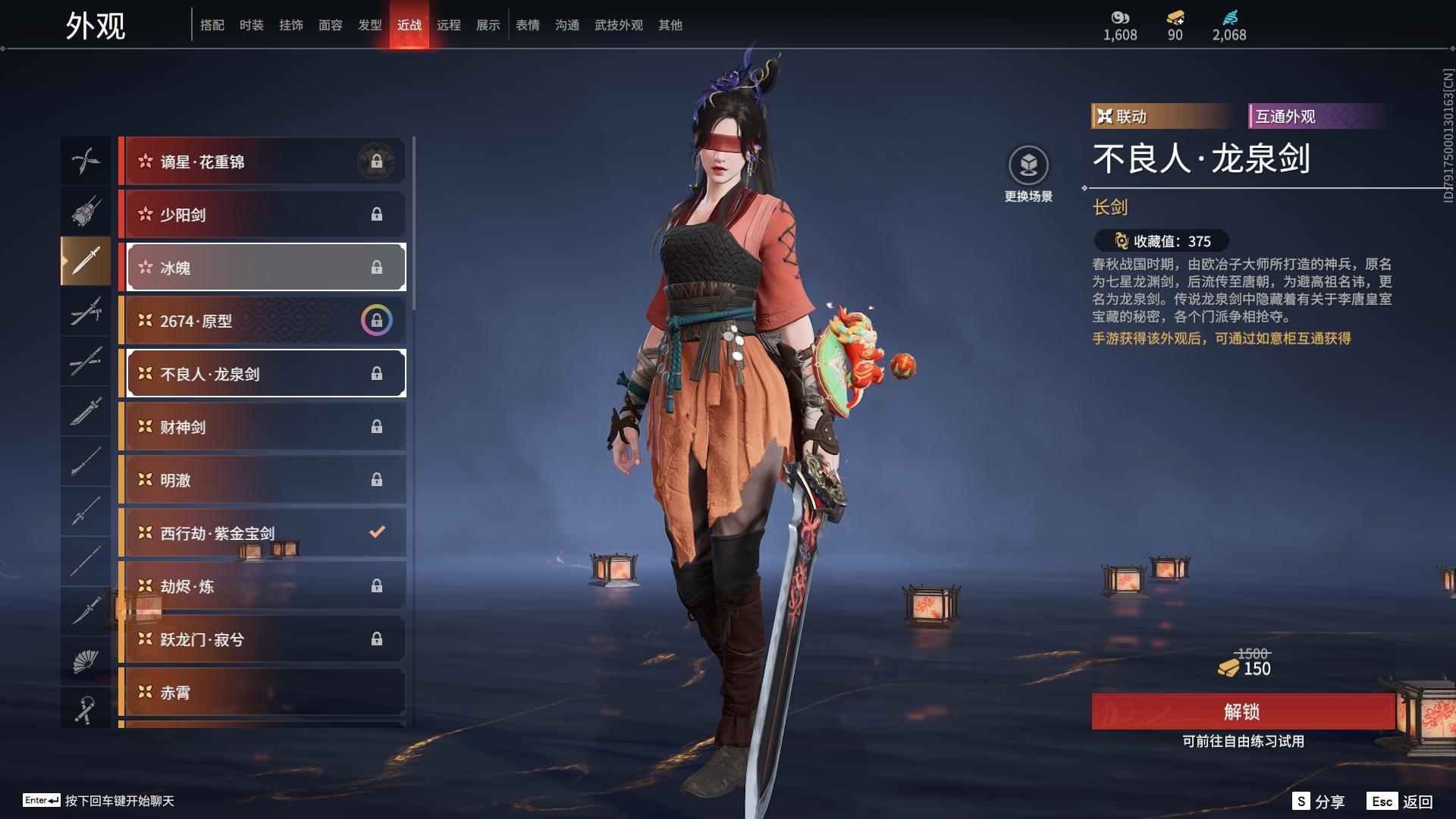Switch to the 表情 tab
Viewport: 1456px width, 819px height.
526,24
